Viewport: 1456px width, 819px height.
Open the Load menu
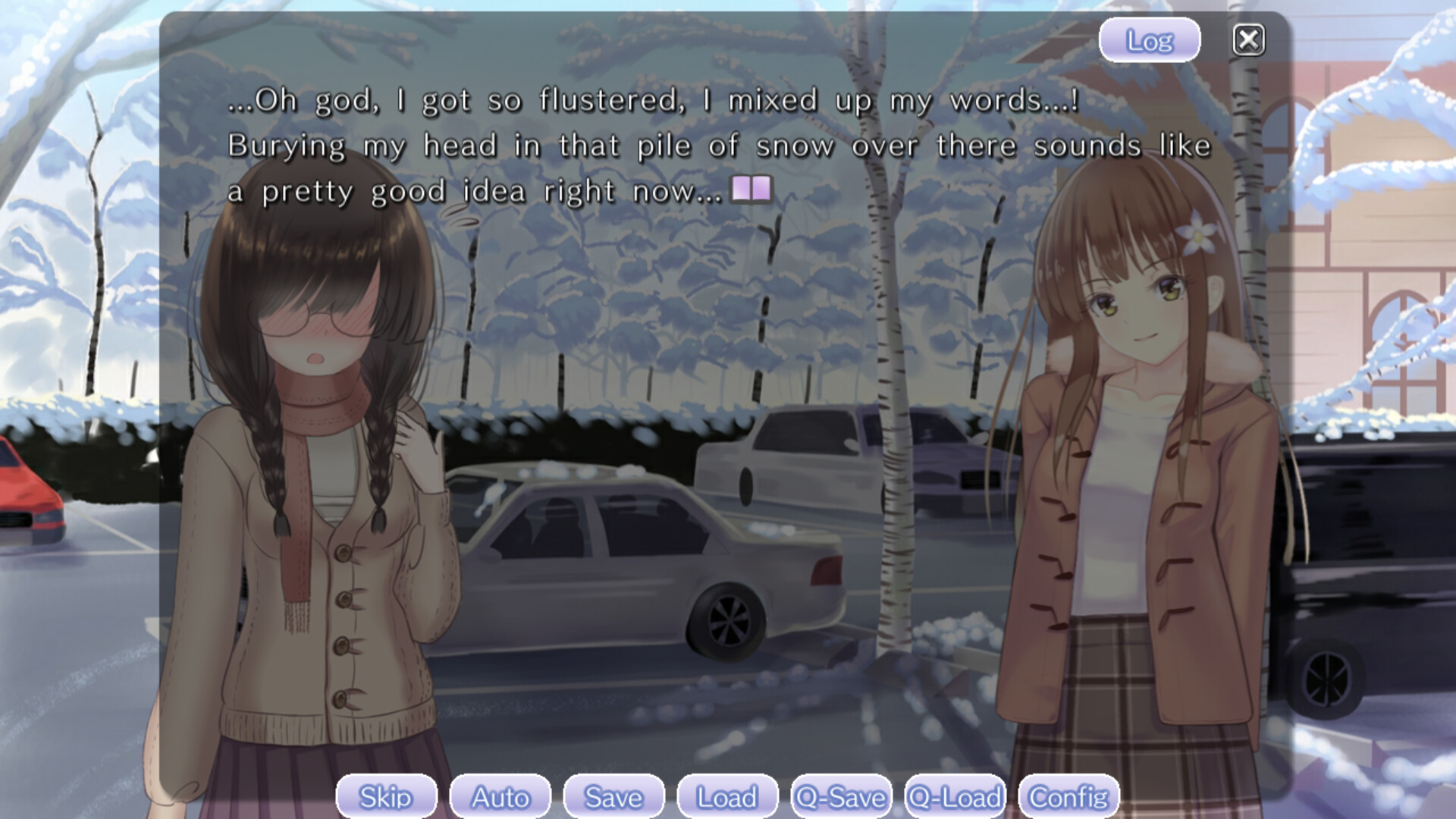[x=727, y=796]
